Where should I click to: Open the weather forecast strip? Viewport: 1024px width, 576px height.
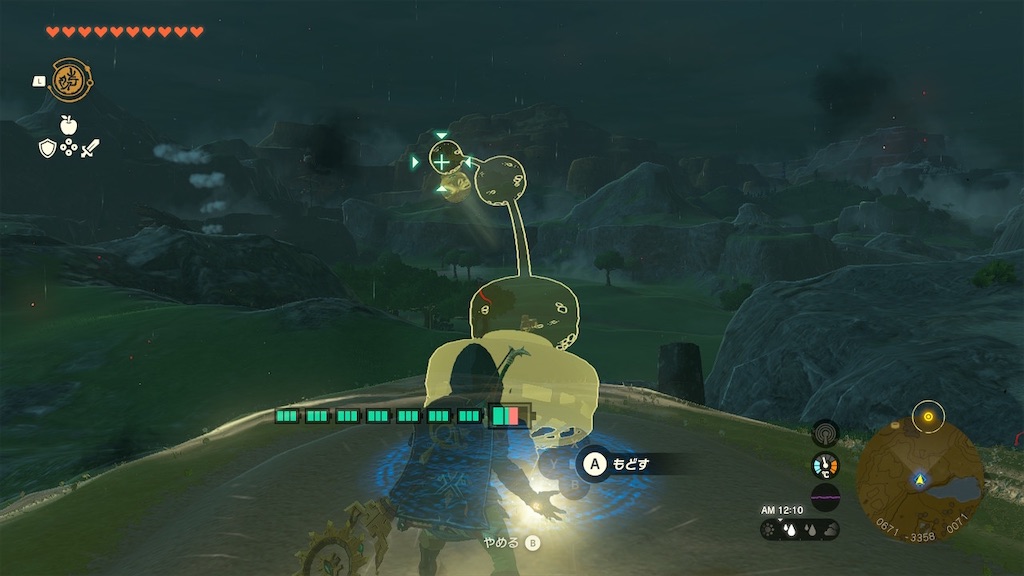click(x=800, y=529)
